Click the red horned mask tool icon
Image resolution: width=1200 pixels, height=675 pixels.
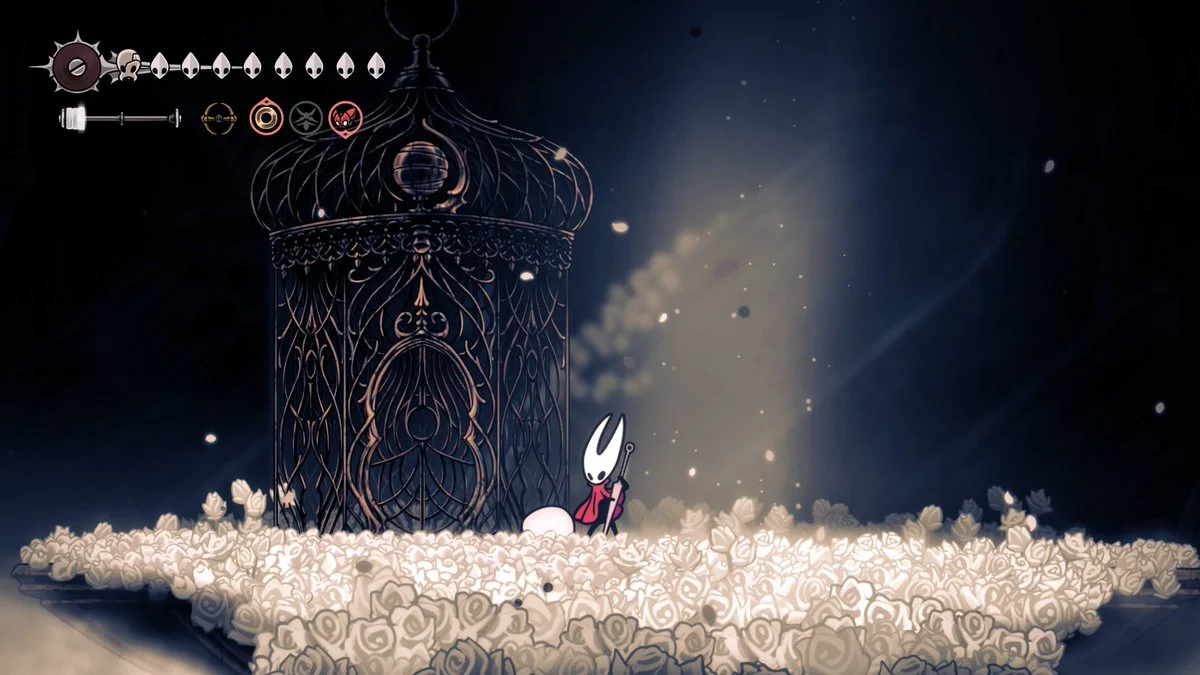point(345,119)
